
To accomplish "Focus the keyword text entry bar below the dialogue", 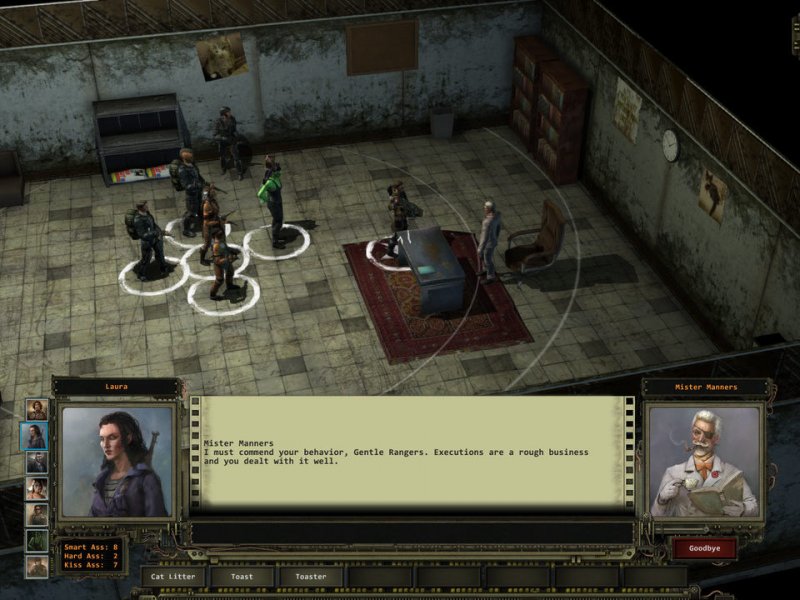I will tap(411, 532).
